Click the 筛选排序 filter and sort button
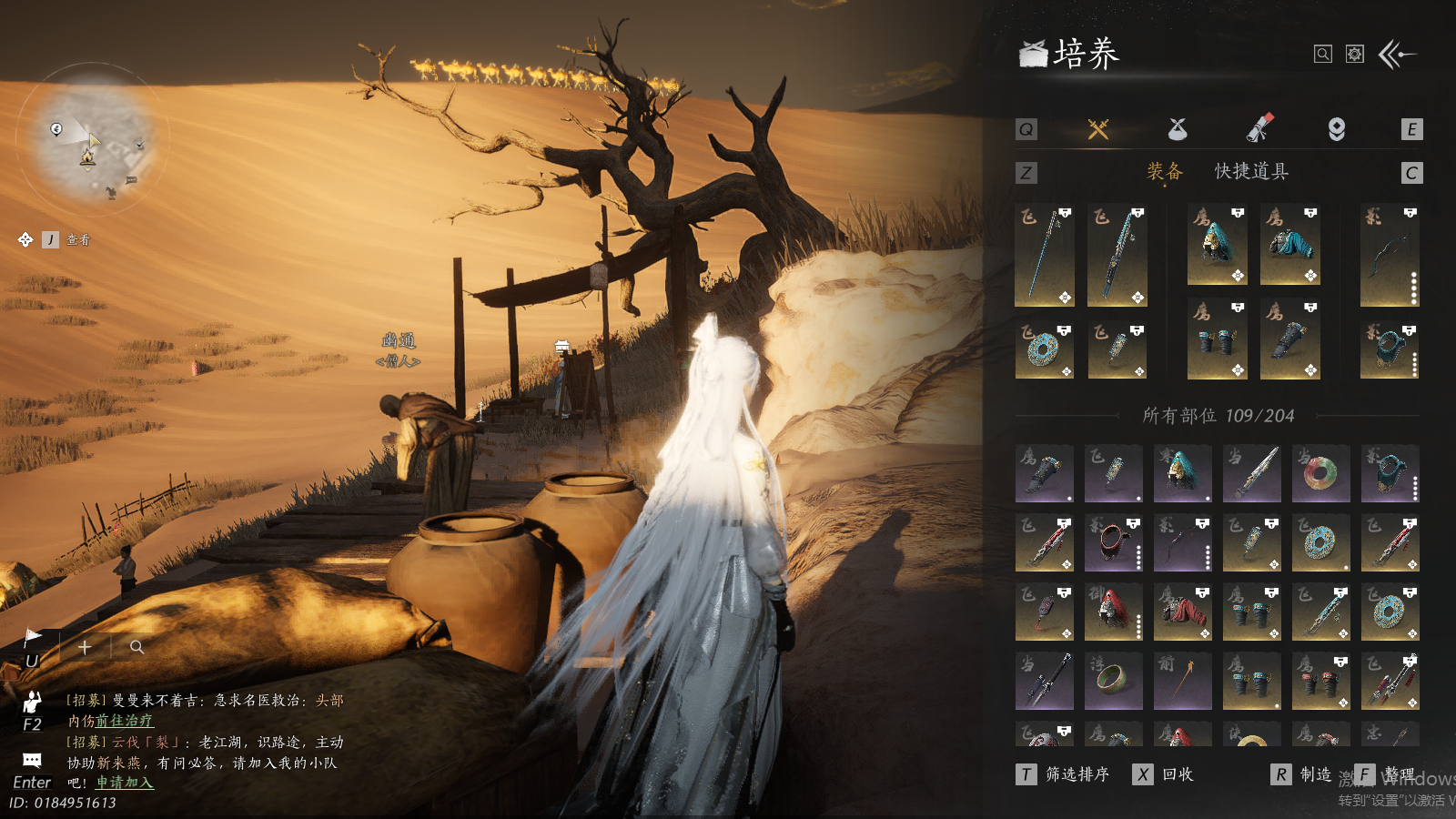The image size is (1456, 819). tap(1065, 774)
